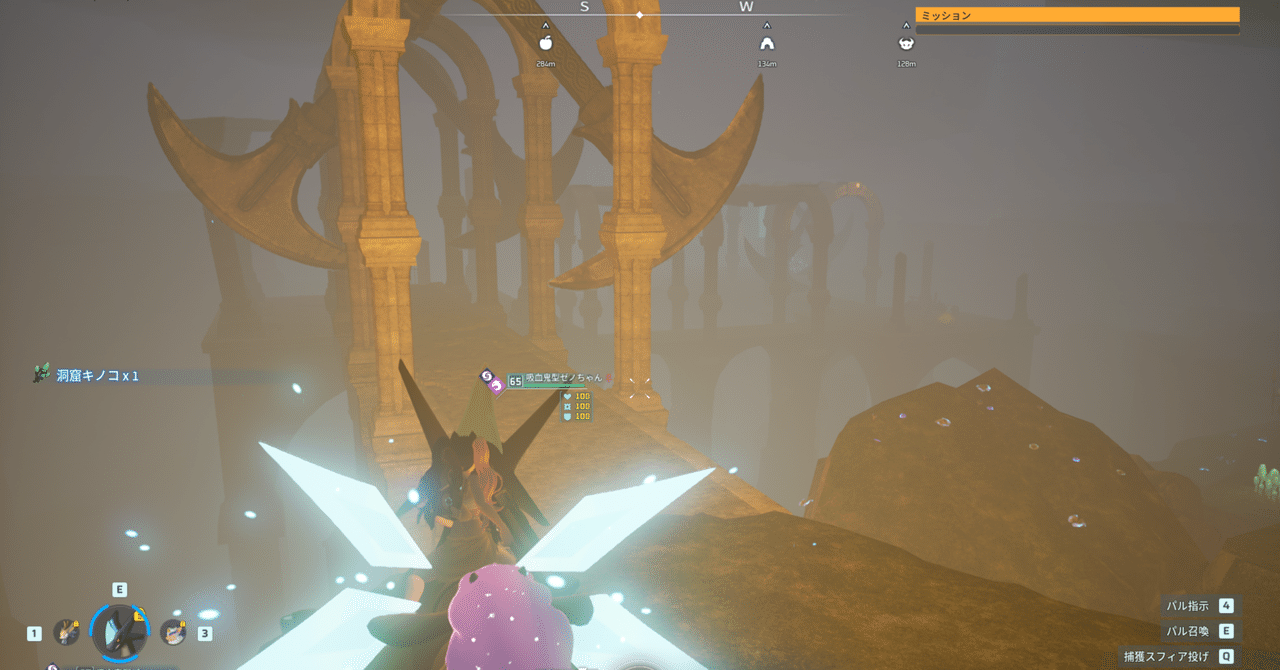Switch to the left party pal portrait

coord(66,632)
